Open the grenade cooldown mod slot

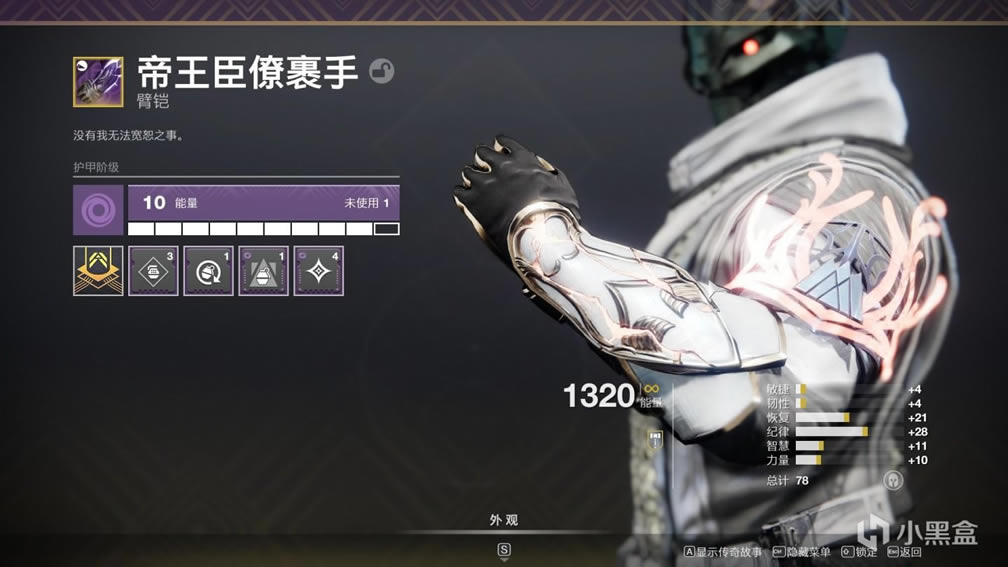[208, 271]
